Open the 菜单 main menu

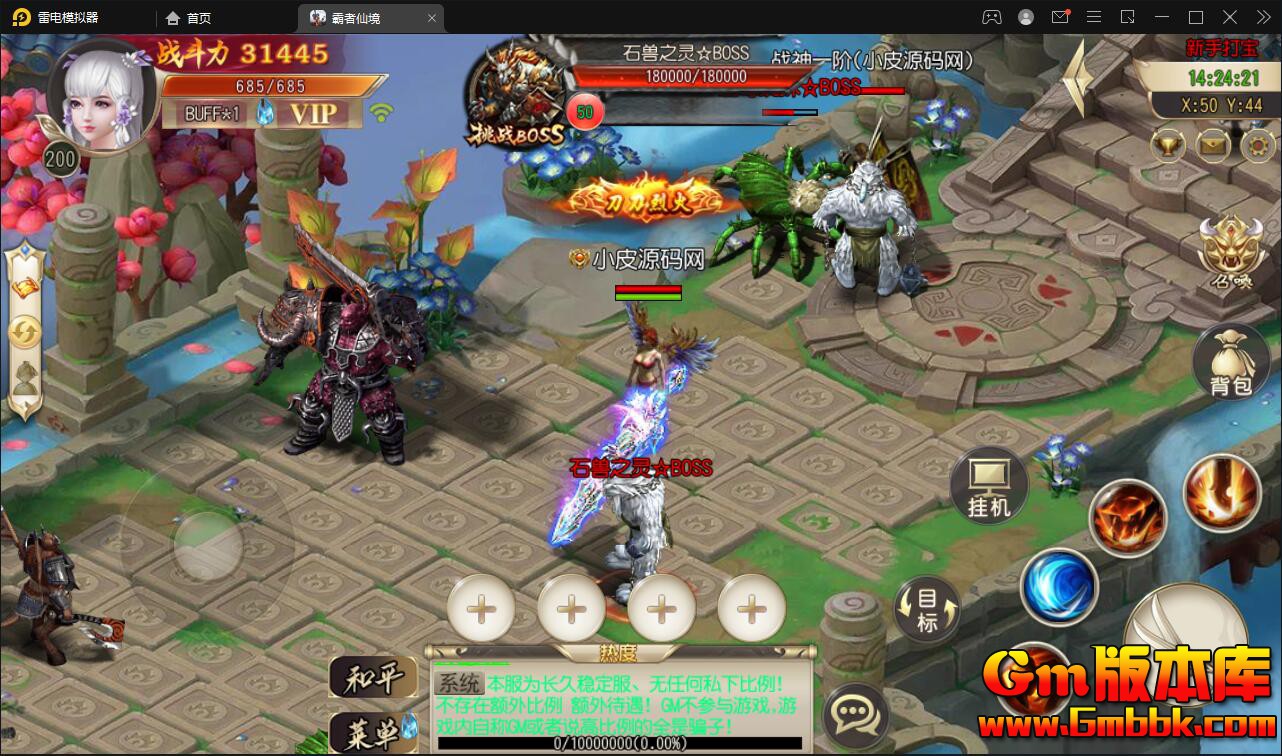click(372, 735)
